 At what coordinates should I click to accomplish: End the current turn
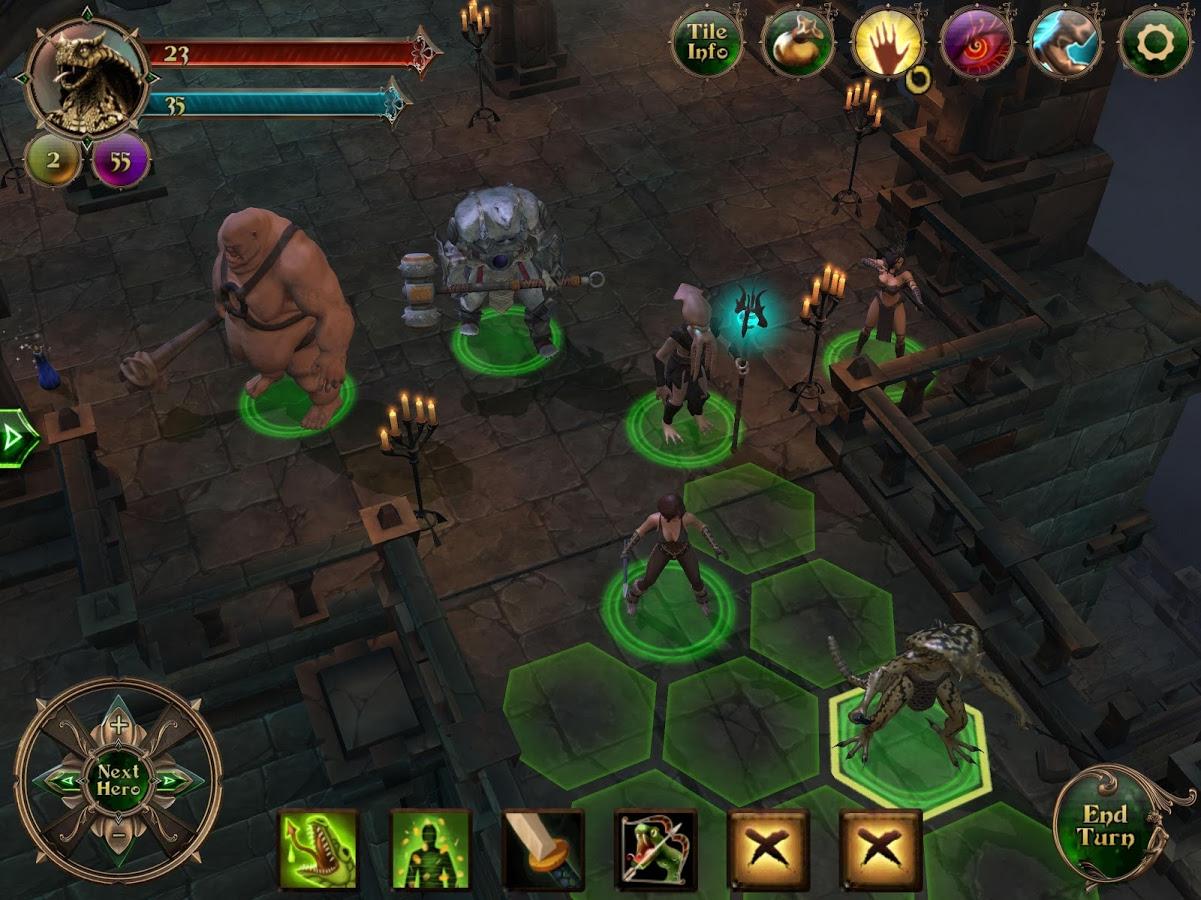point(1104,827)
